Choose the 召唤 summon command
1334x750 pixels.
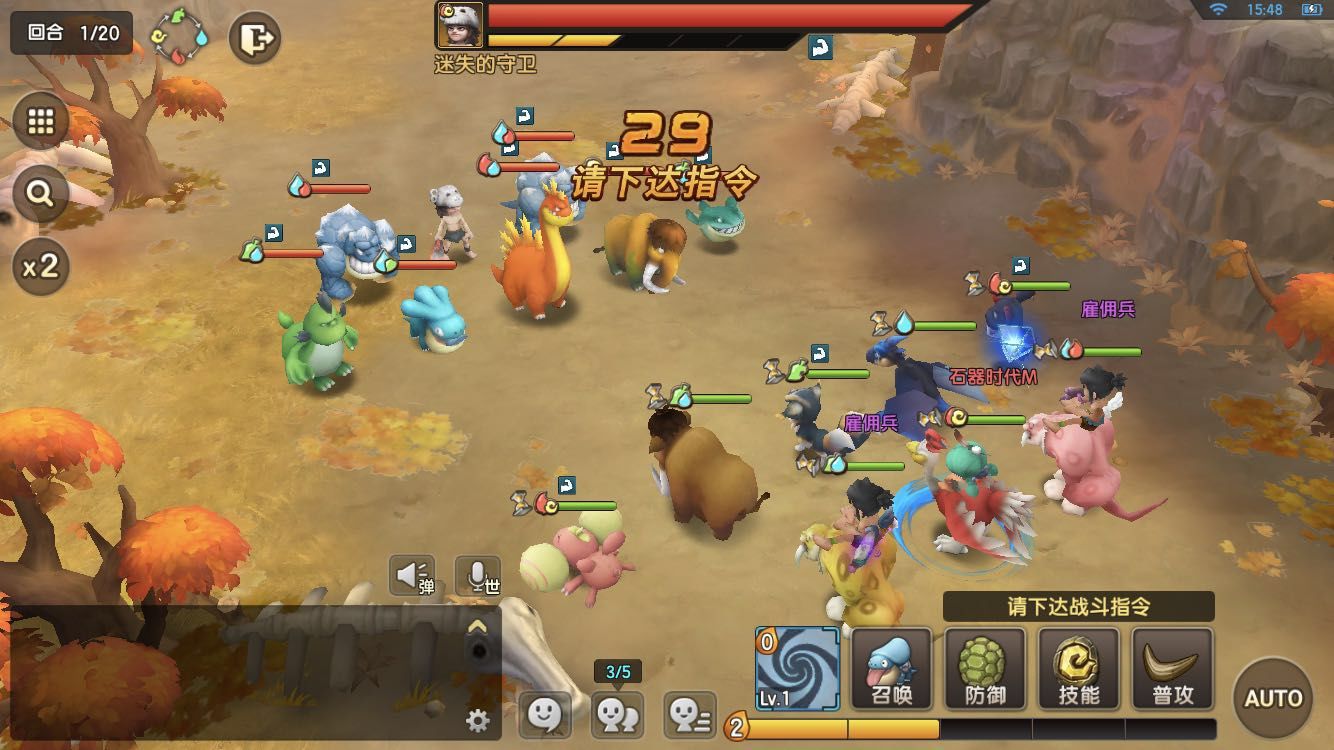coord(891,669)
